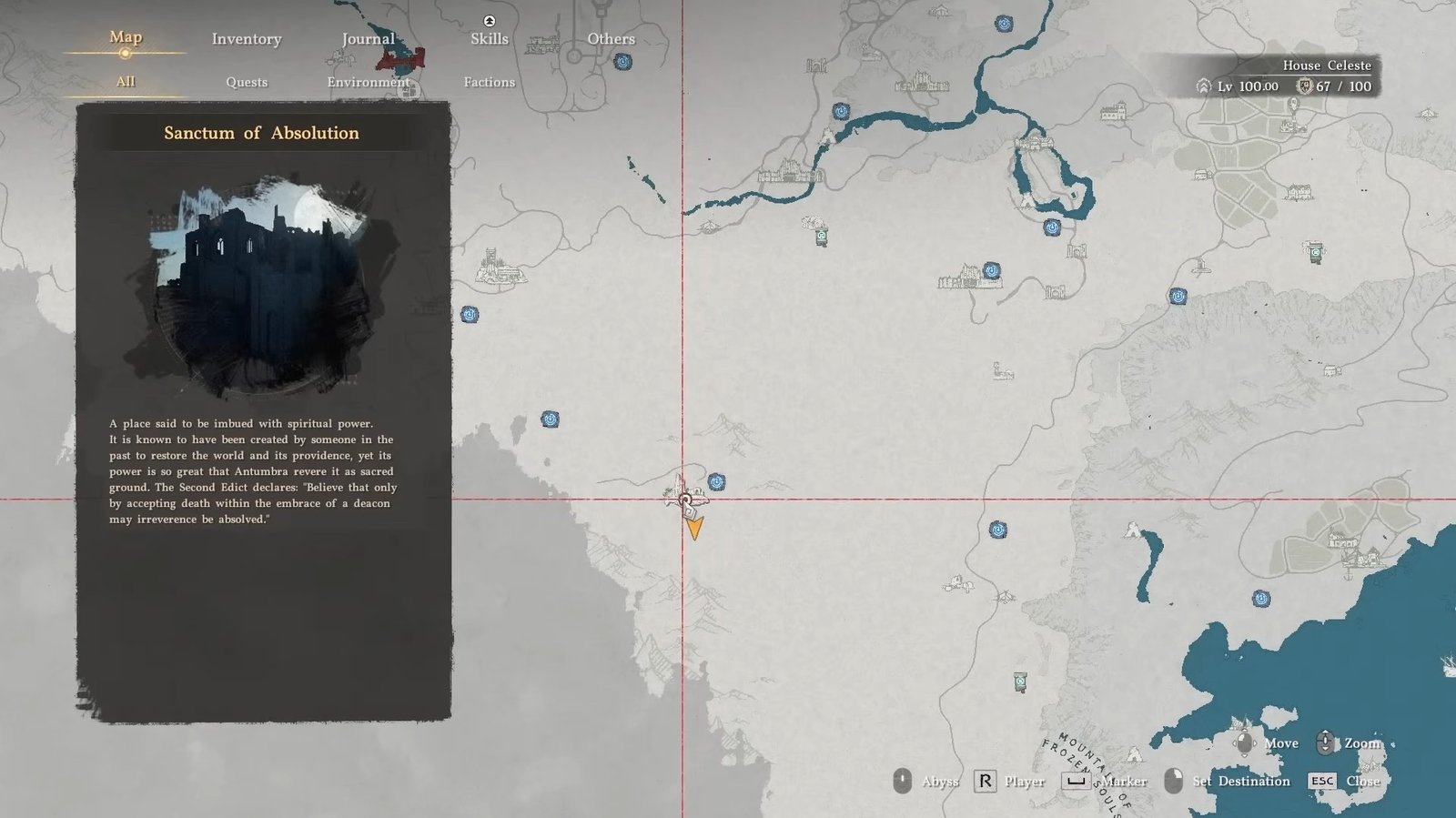Open the Journal tab
This screenshot has width=1456, height=818.
coord(368,39)
